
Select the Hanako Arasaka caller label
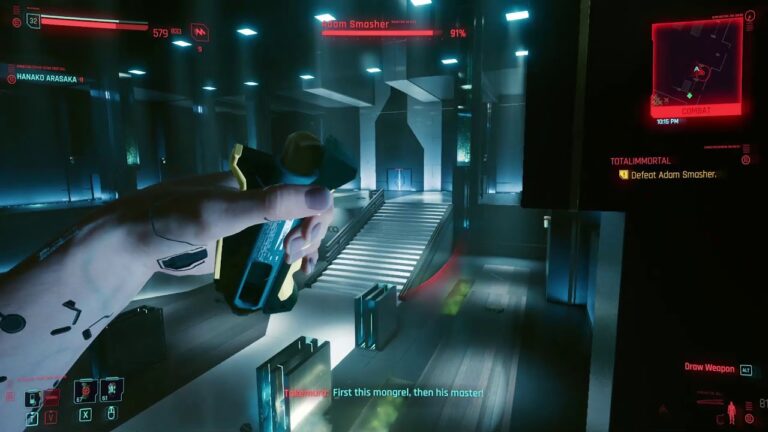(46, 79)
